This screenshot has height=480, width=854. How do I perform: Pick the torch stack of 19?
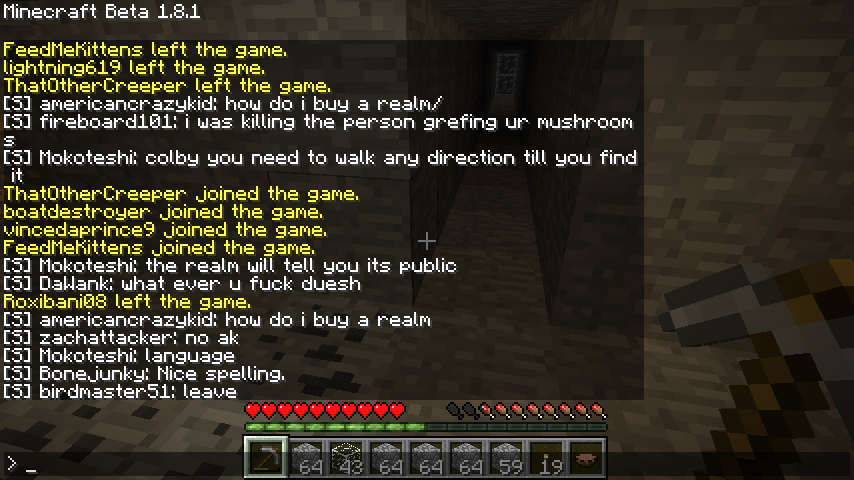pyautogui.click(x=545, y=458)
